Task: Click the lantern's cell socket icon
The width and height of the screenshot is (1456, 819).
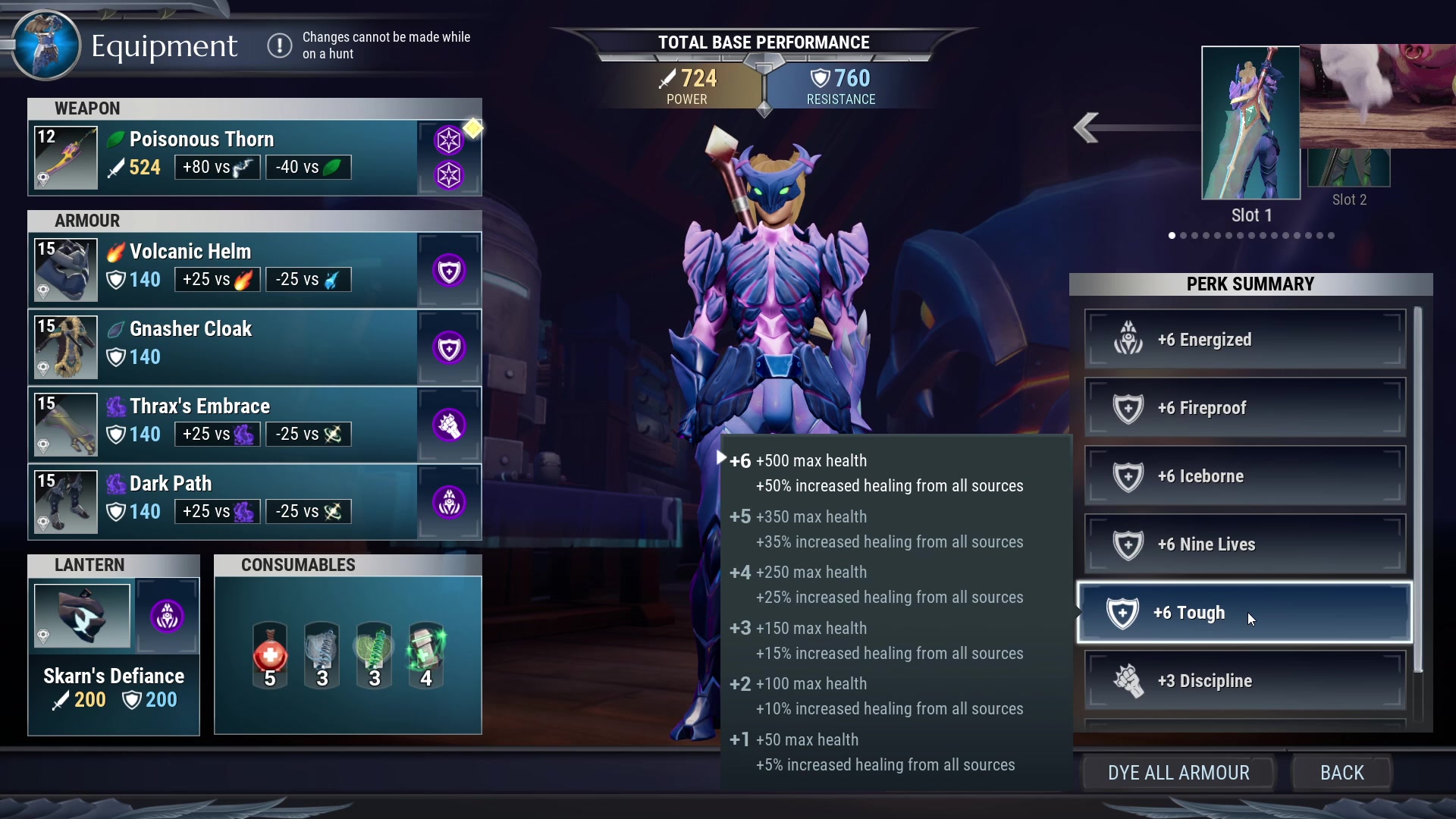Action: [167, 616]
